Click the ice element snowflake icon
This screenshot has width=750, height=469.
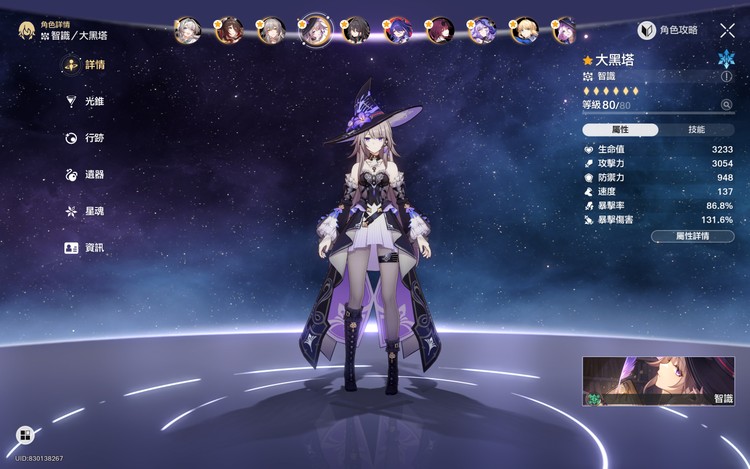[x=726, y=58]
